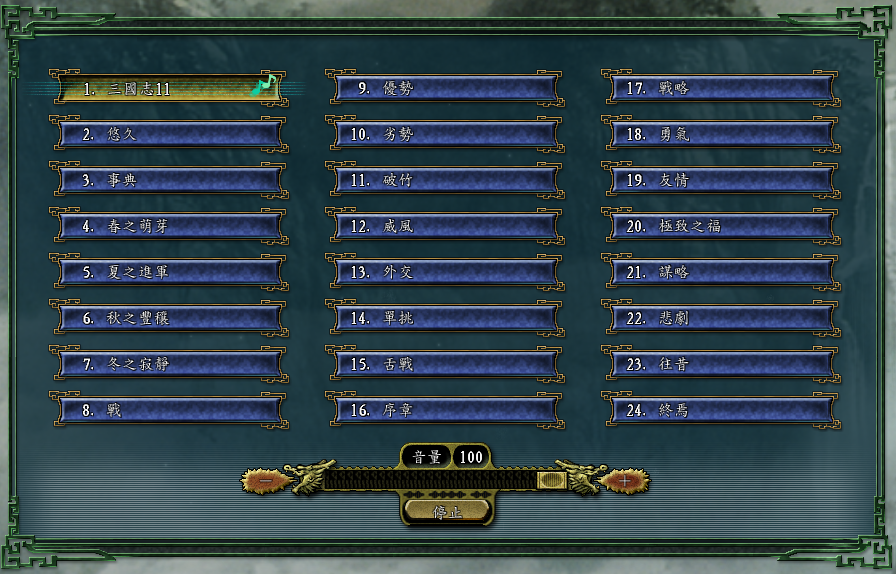Choose track 5 夏之進軍

click(x=168, y=272)
